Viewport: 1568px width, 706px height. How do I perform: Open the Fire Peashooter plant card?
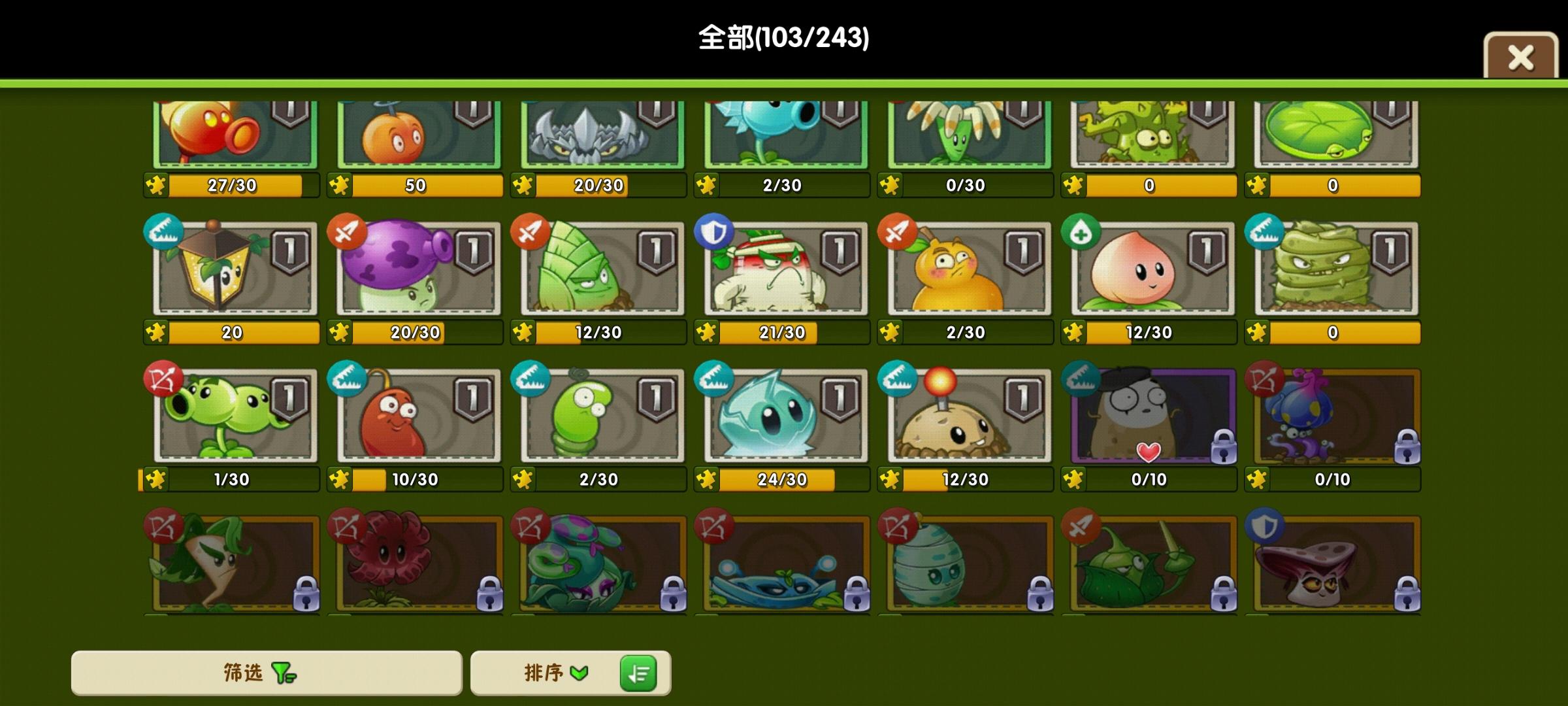tap(232, 134)
